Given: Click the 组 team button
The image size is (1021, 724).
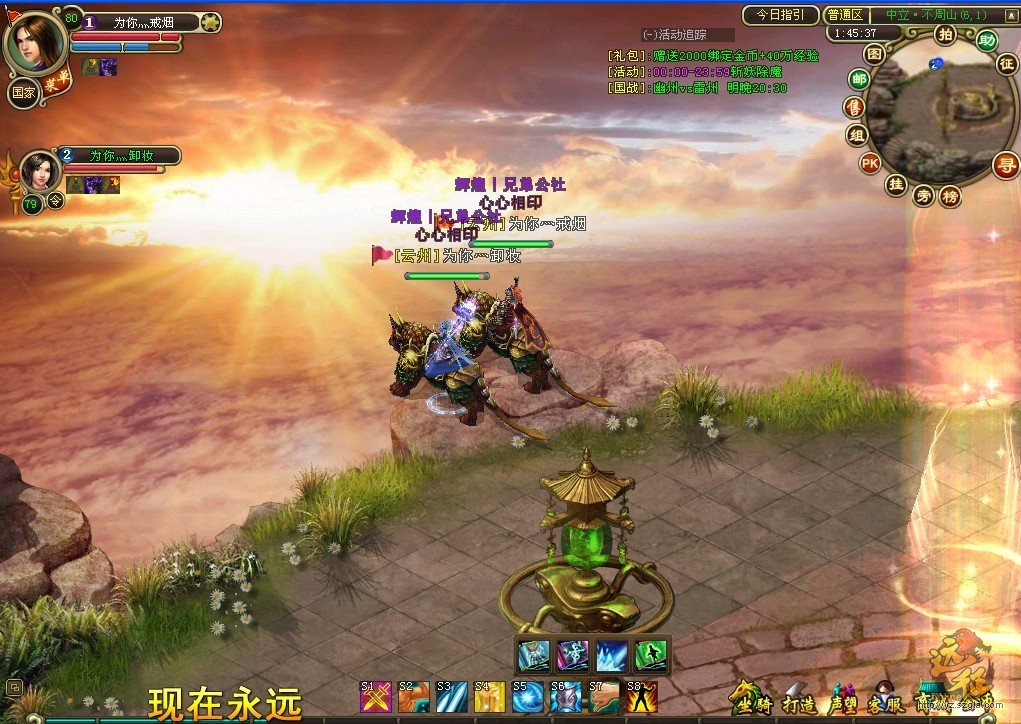Looking at the screenshot, I should tap(856, 135).
